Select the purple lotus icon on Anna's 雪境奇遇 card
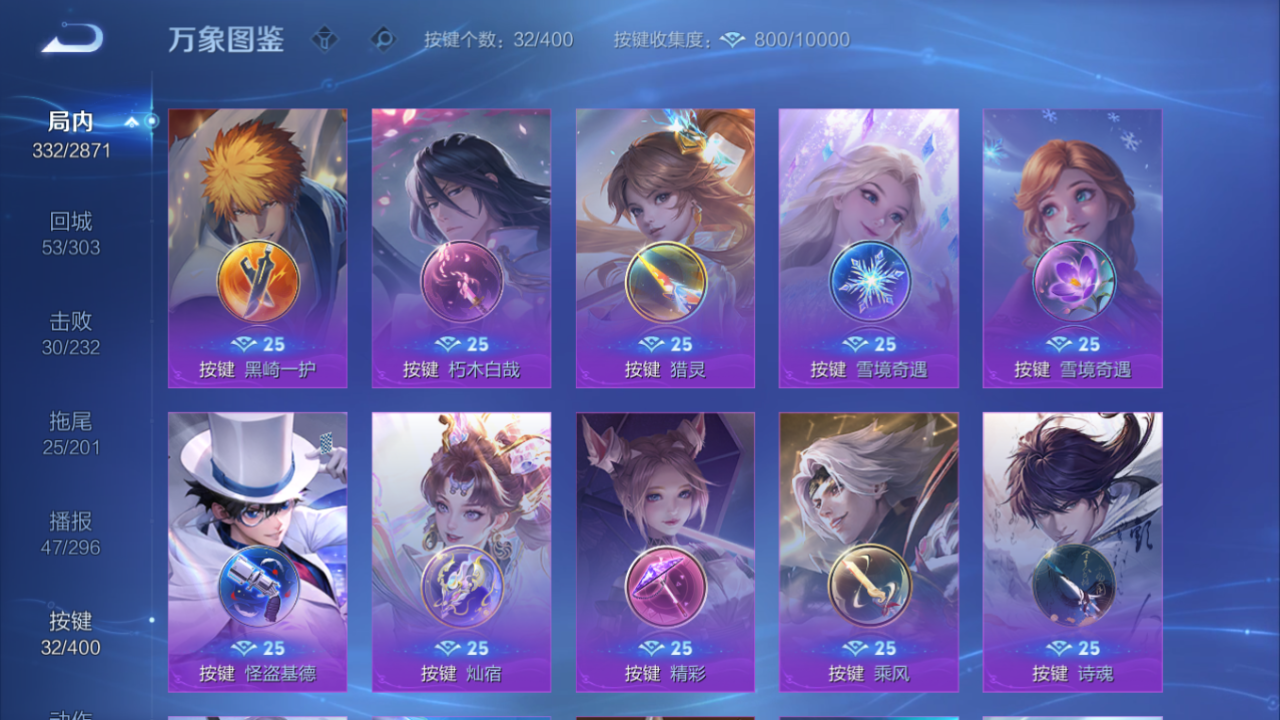The image size is (1280, 720). pos(1072,283)
